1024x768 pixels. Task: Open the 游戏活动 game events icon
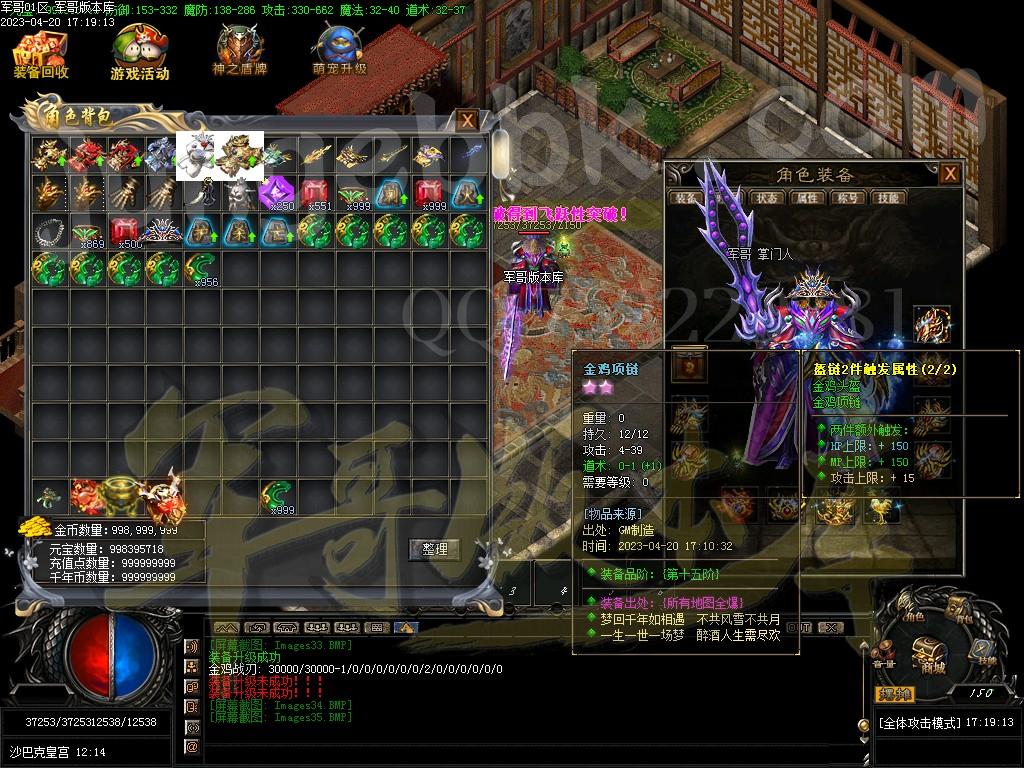[139, 54]
